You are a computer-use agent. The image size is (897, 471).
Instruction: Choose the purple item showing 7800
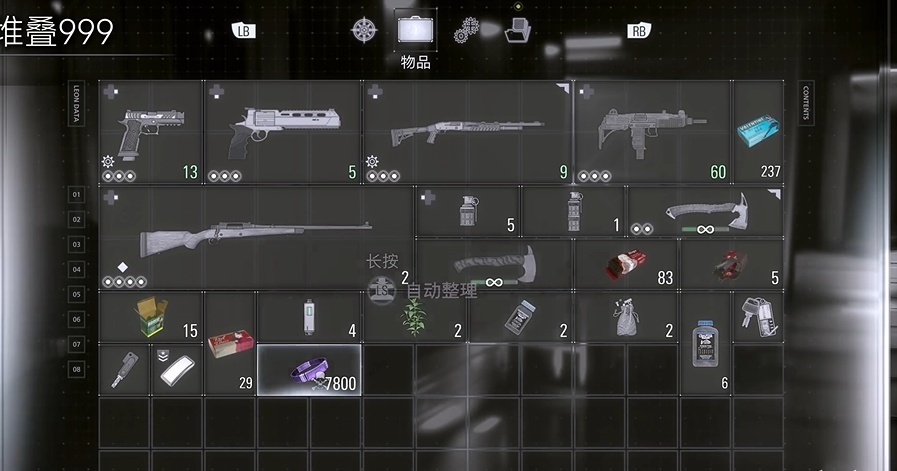click(310, 369)
